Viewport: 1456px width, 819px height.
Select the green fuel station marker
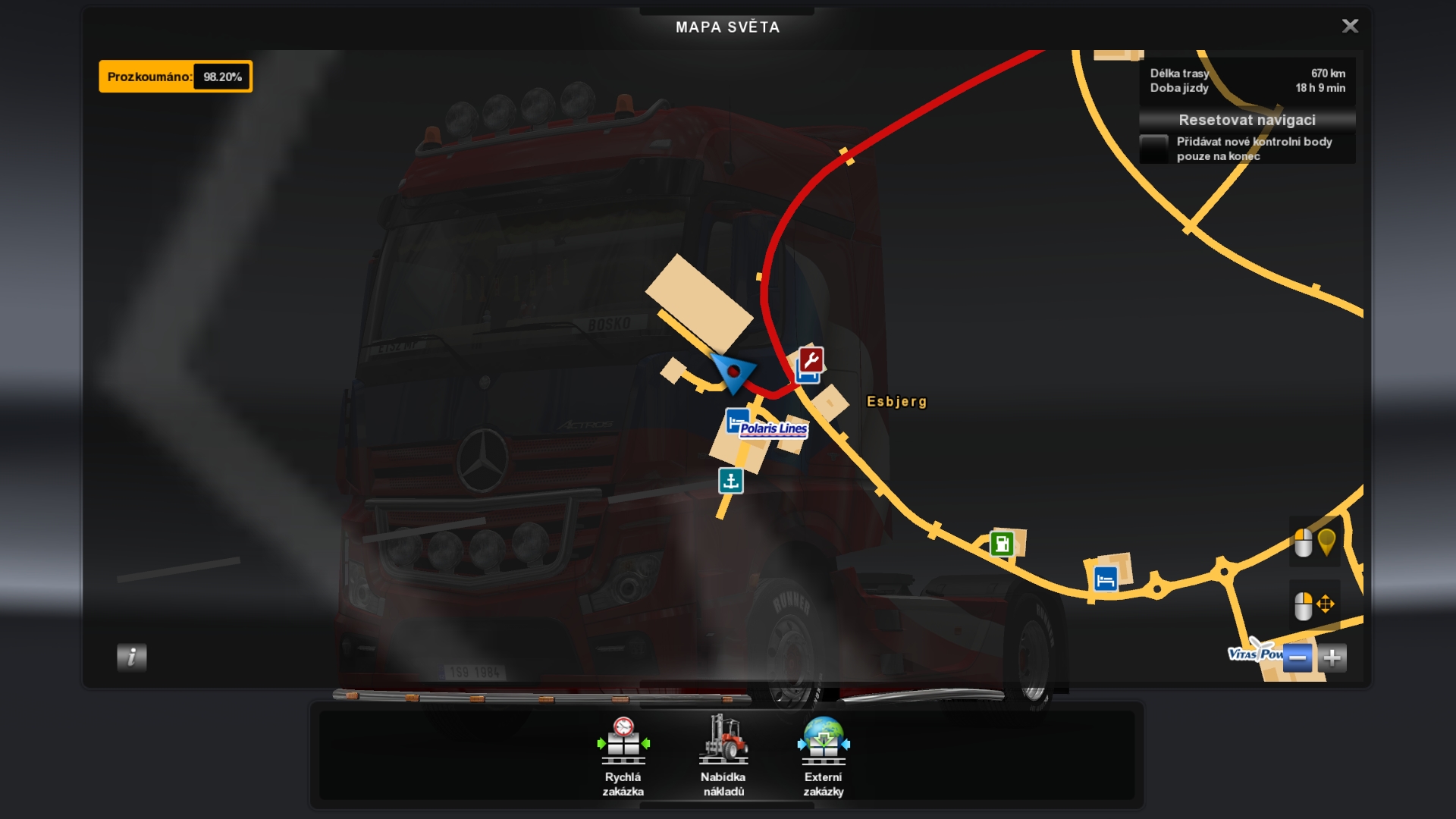pos(1002,544)
